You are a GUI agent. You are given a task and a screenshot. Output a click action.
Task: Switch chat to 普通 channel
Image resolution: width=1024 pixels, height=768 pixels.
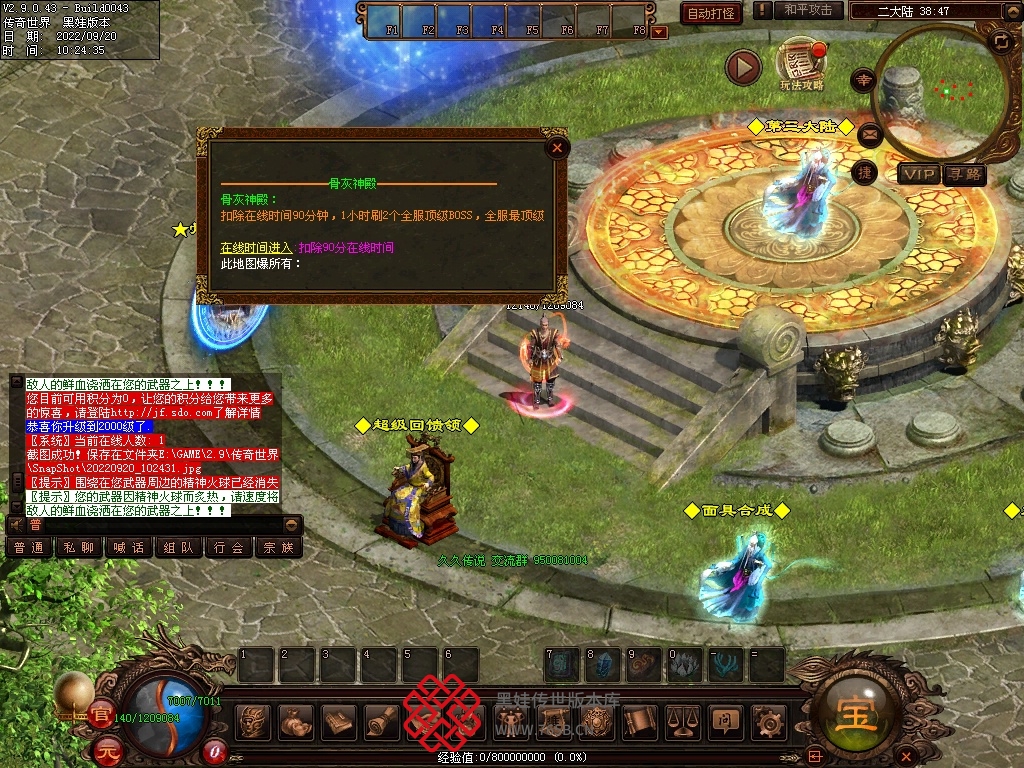[30, 548]
